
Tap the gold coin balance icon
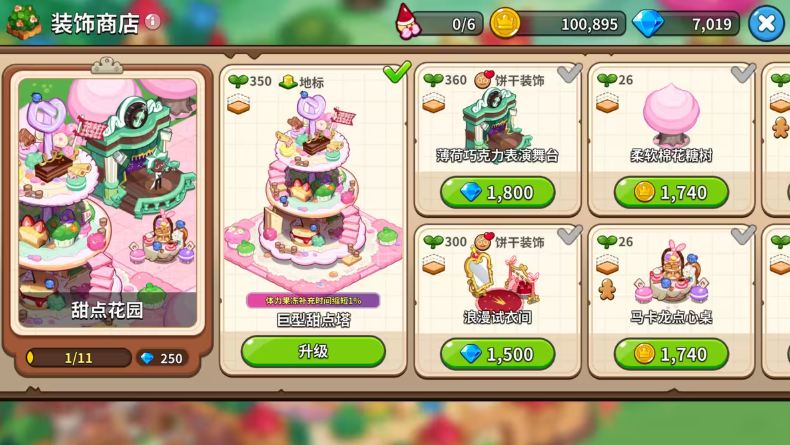pos(505,23)
